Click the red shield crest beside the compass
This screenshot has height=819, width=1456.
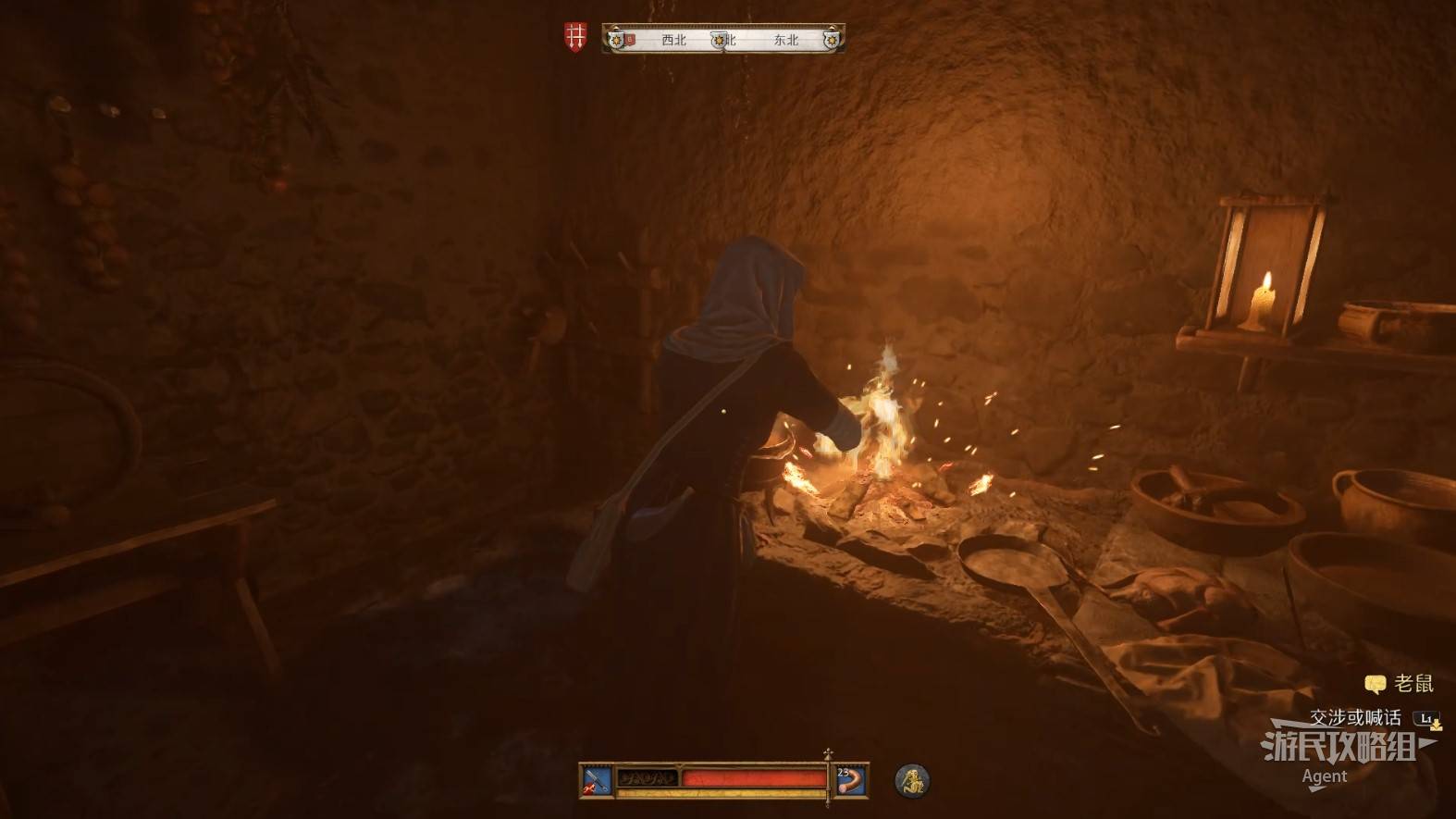tap(575, 38)
